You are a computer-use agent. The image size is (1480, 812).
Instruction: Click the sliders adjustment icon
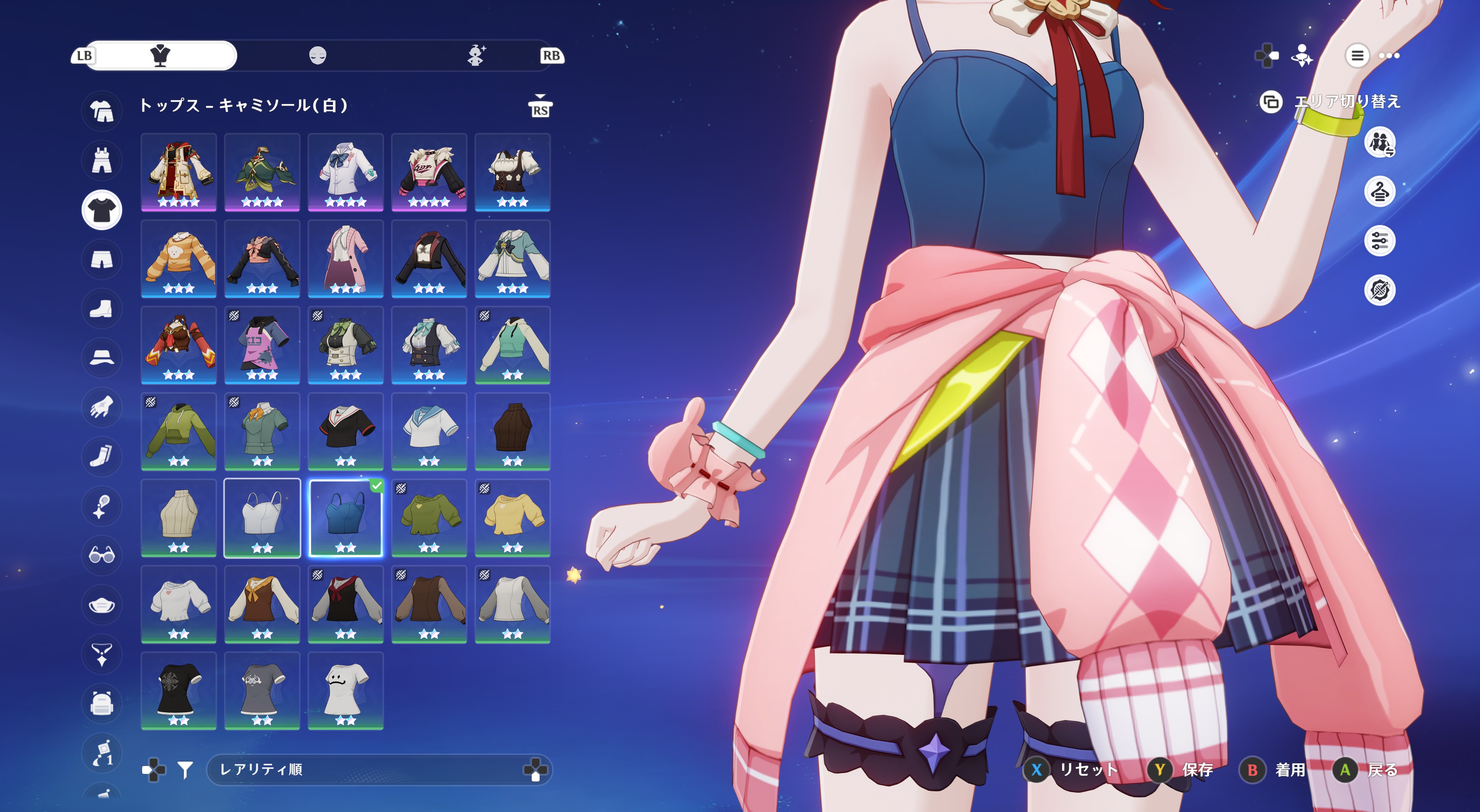(1379, 241)
